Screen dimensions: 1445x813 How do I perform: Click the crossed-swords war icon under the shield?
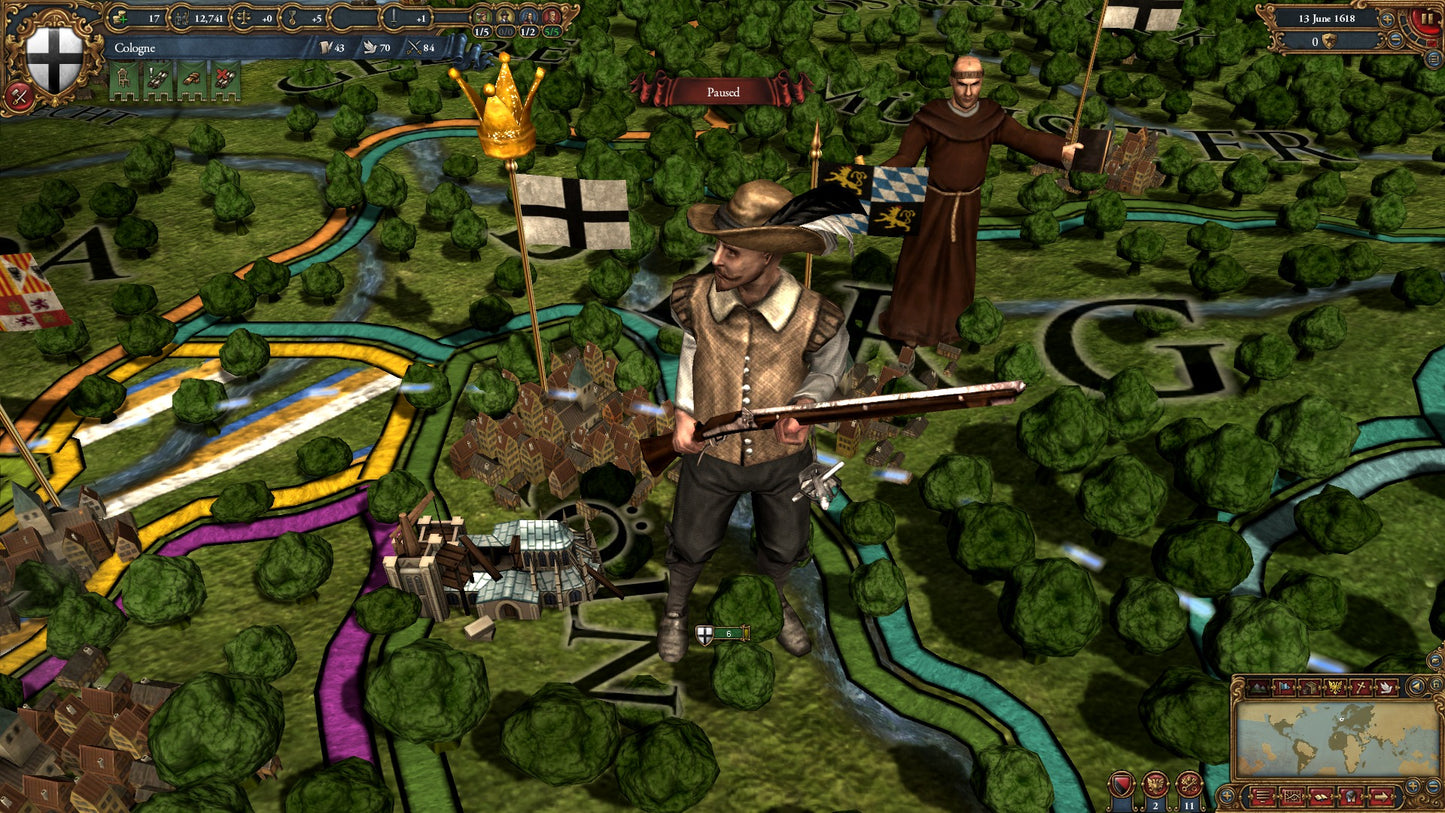coord(20,97)
